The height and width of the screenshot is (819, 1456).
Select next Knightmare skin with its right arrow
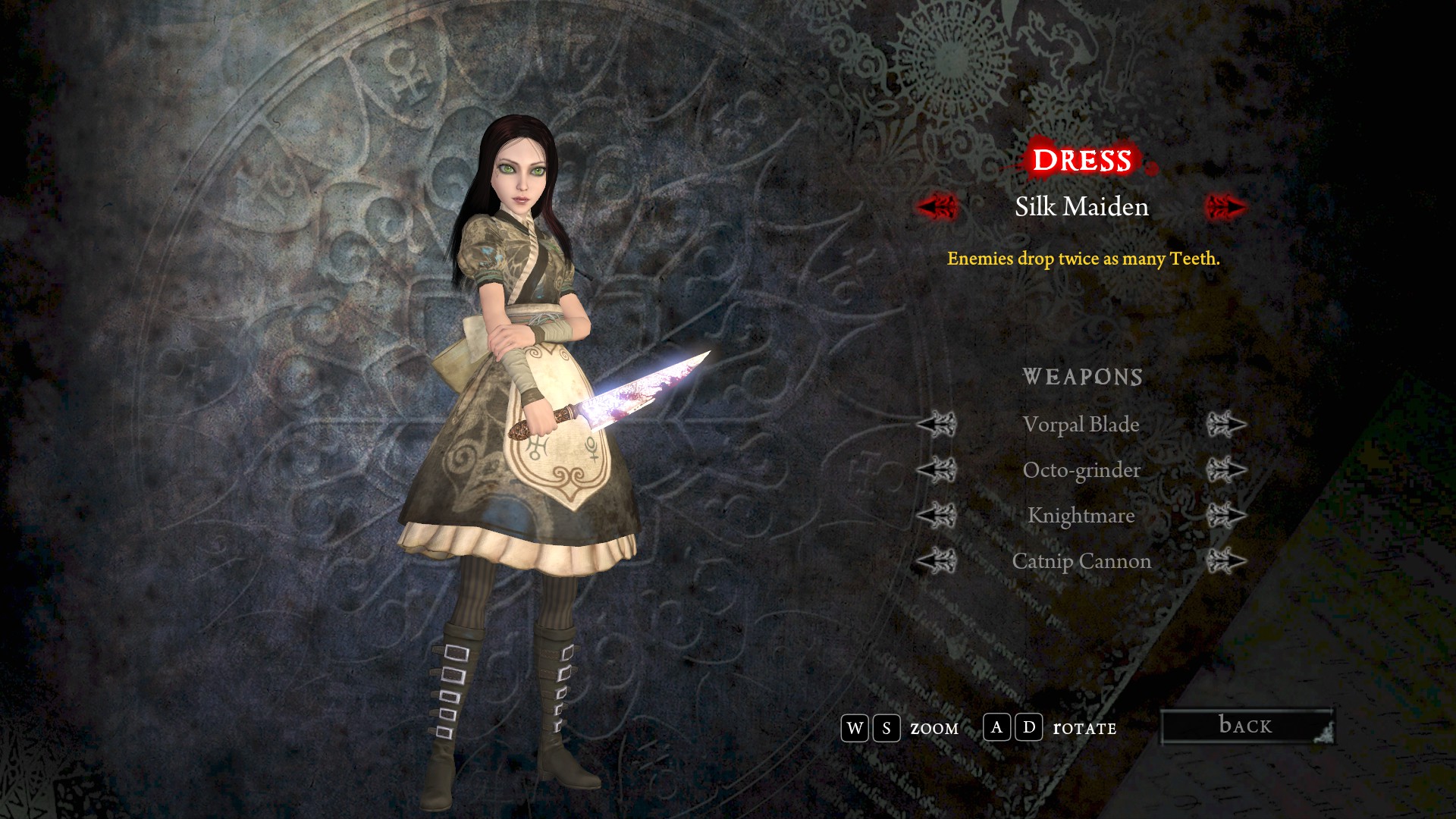[1226, 516]
